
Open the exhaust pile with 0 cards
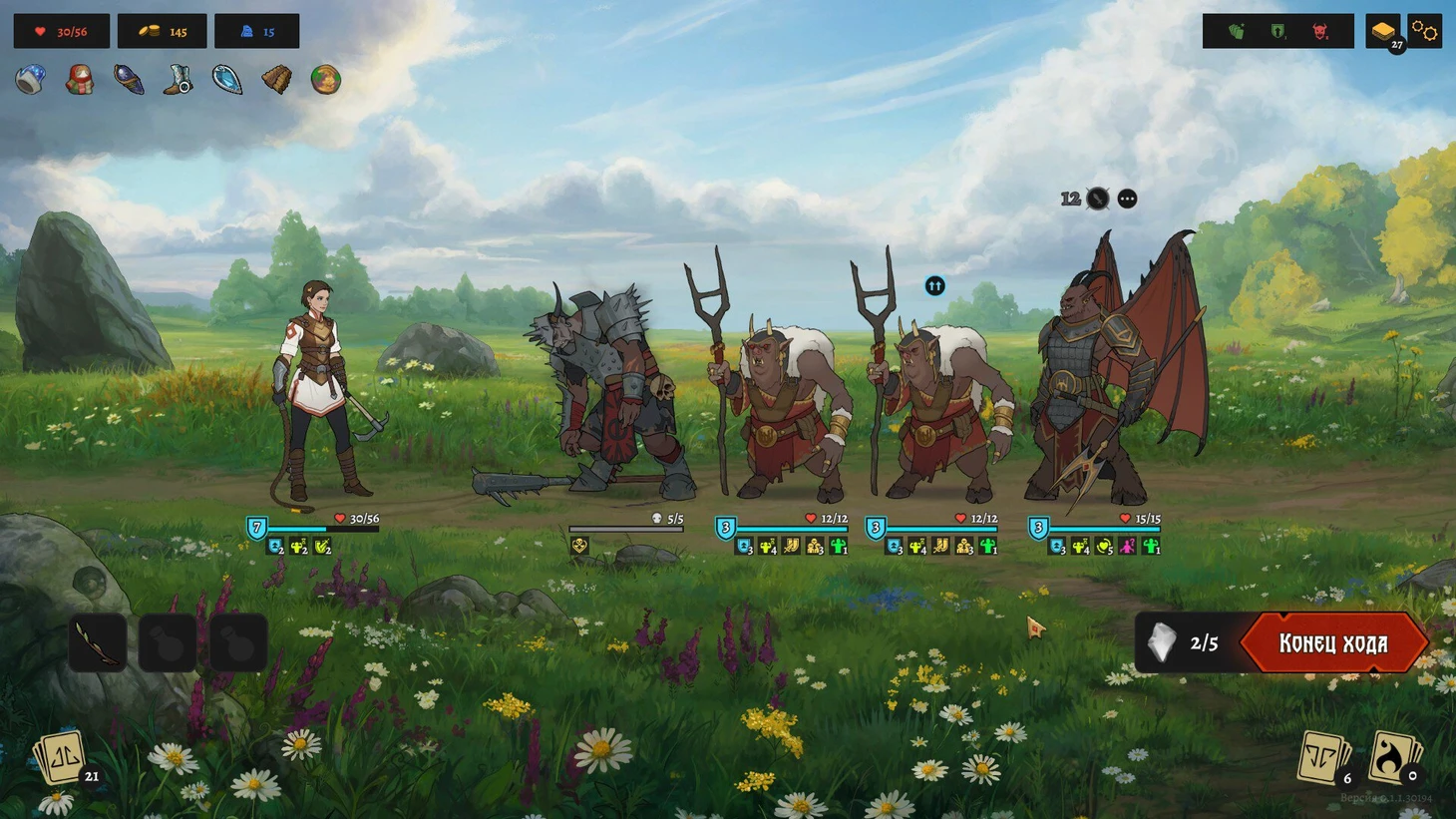click(x=1394, y=758)
